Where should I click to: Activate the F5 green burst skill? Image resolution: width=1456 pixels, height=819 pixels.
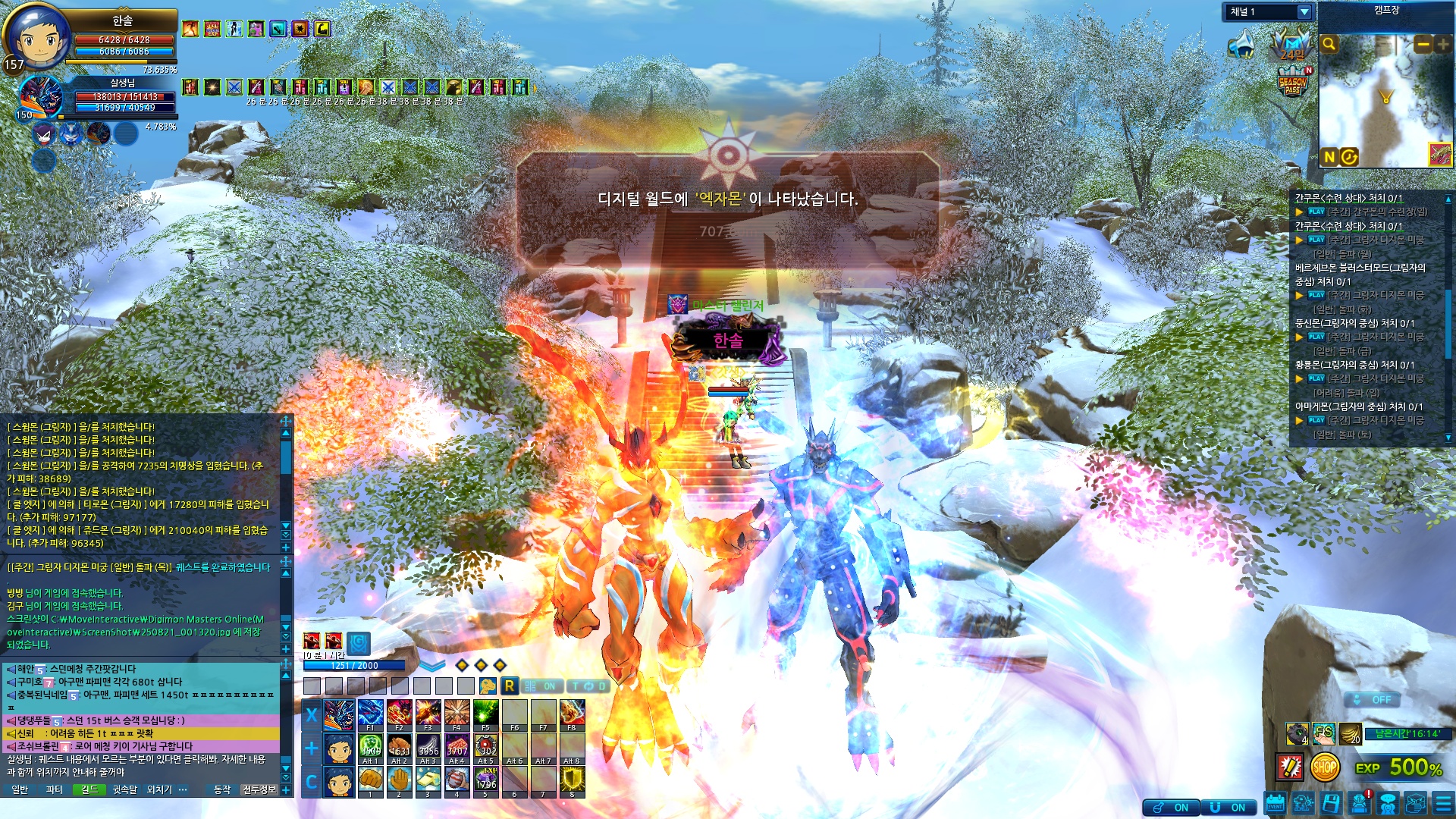click(x=485, y=714)
